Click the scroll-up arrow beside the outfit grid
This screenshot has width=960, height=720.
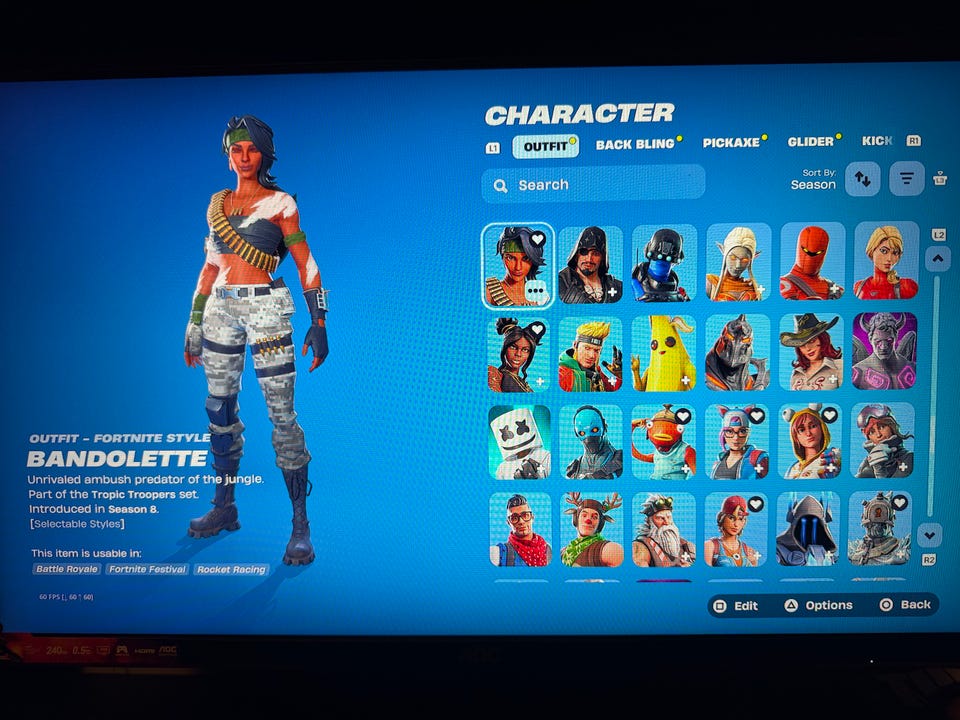coord(937,259)
